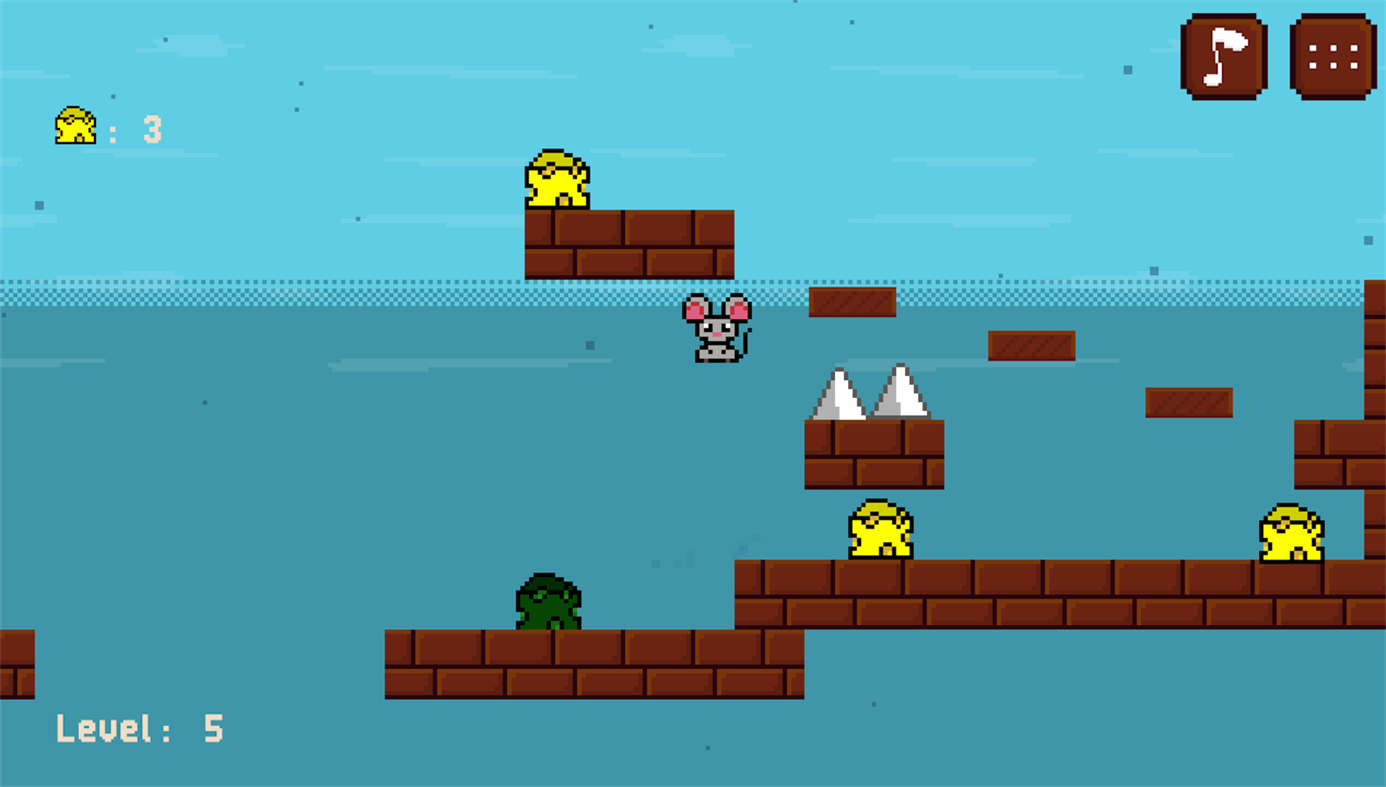Click the small floating brick near the right wall
1386x787 pixels.
(1189, 401)
